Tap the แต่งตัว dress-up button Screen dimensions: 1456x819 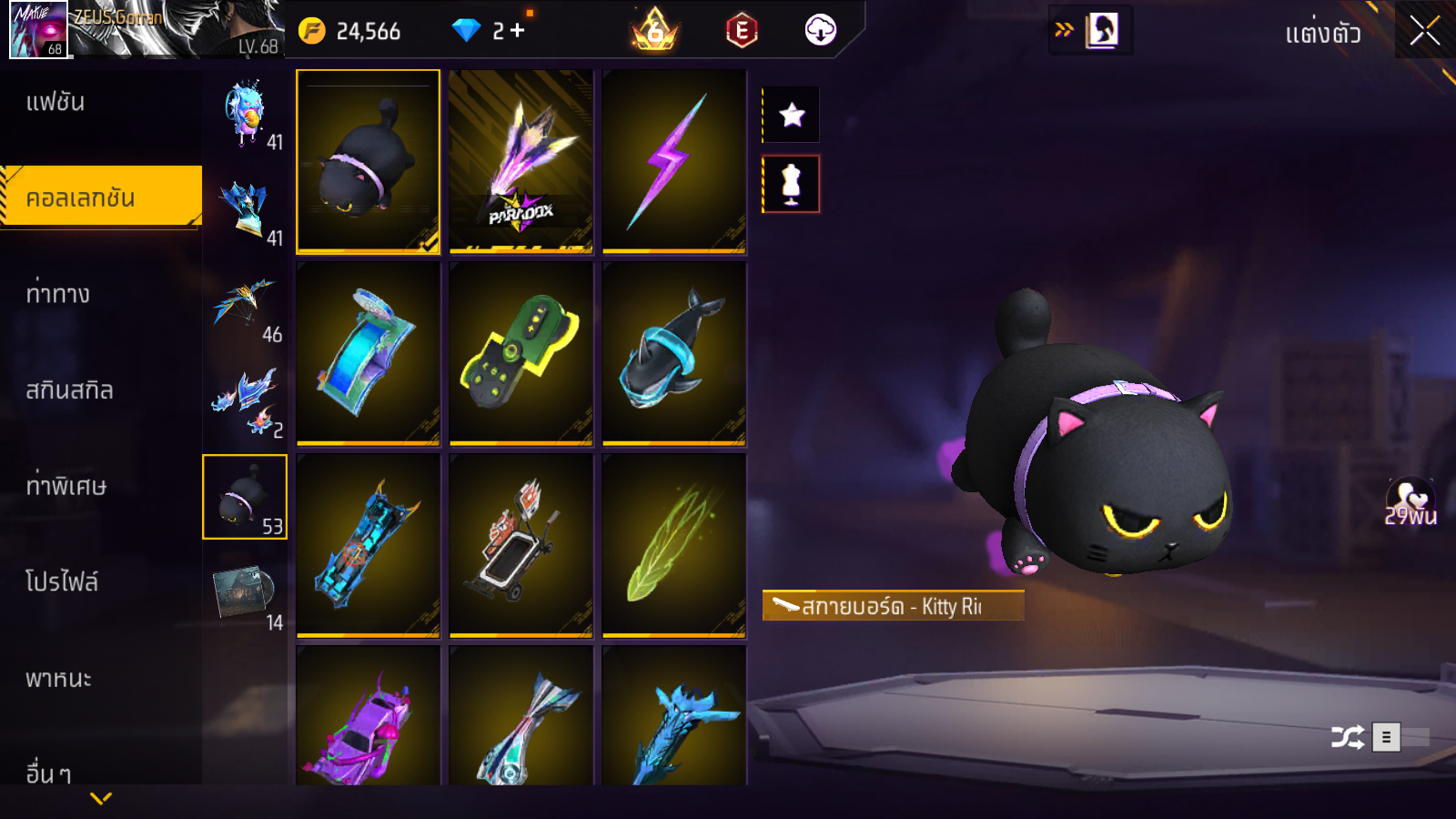tap(1322, 35)
